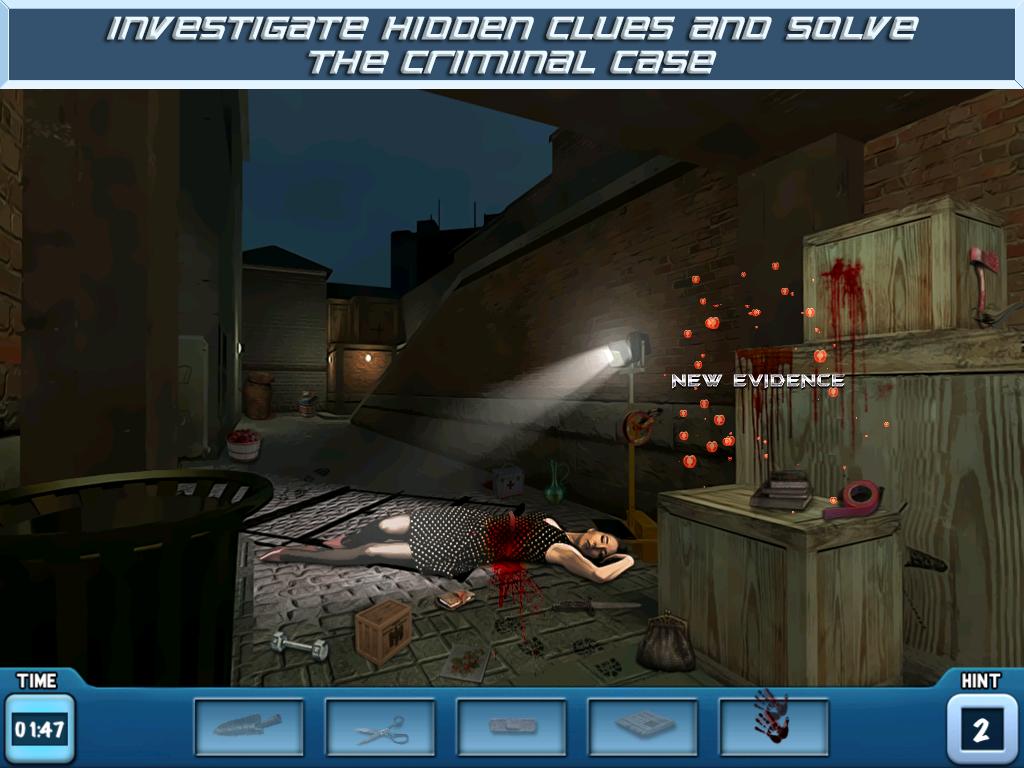Viewport: 1024px width, 768px height.
Task: Use the Hint button
Action: tap(980, 728)
